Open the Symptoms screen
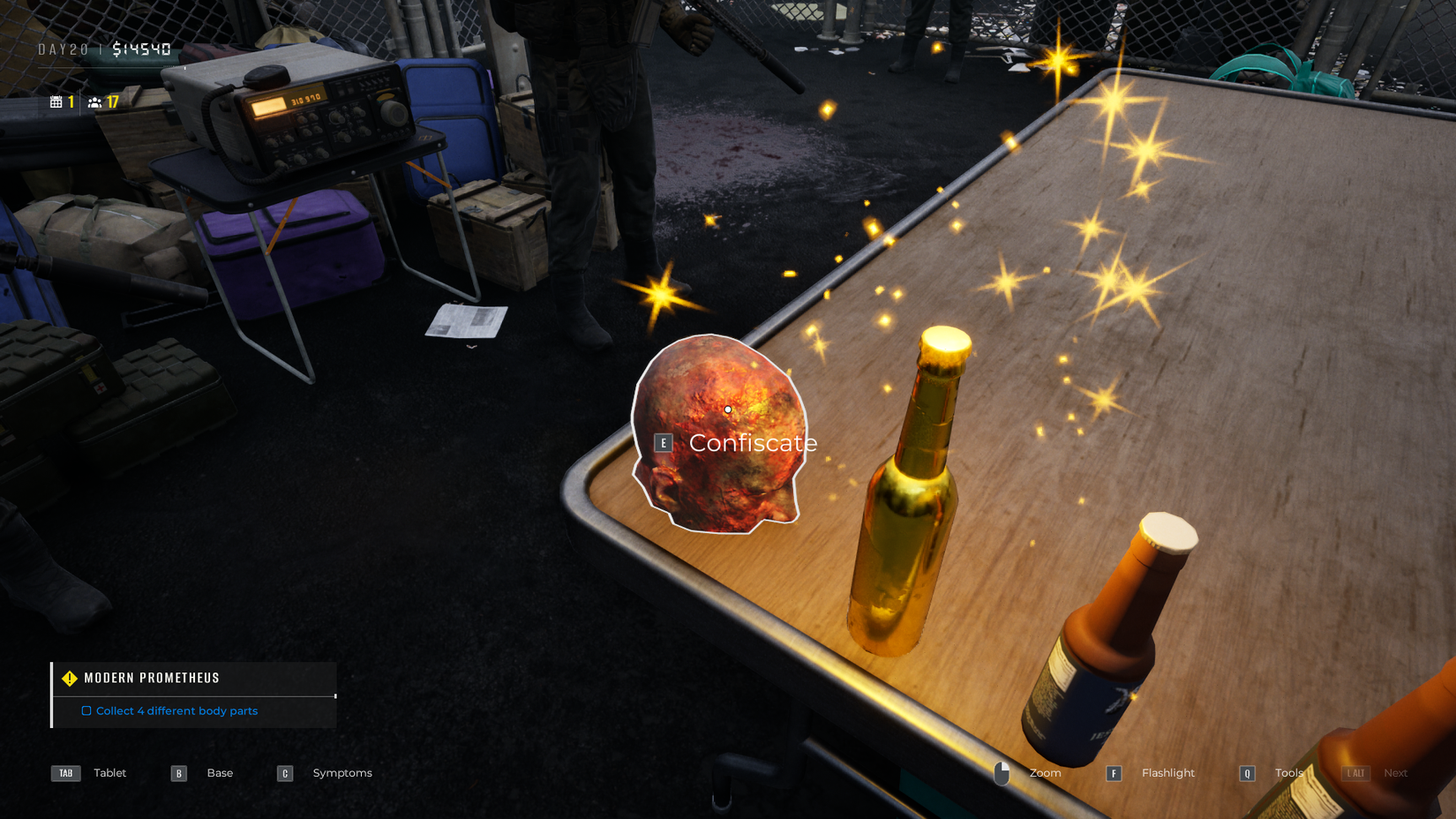1456x819 pixels. [x=342, y=772]
